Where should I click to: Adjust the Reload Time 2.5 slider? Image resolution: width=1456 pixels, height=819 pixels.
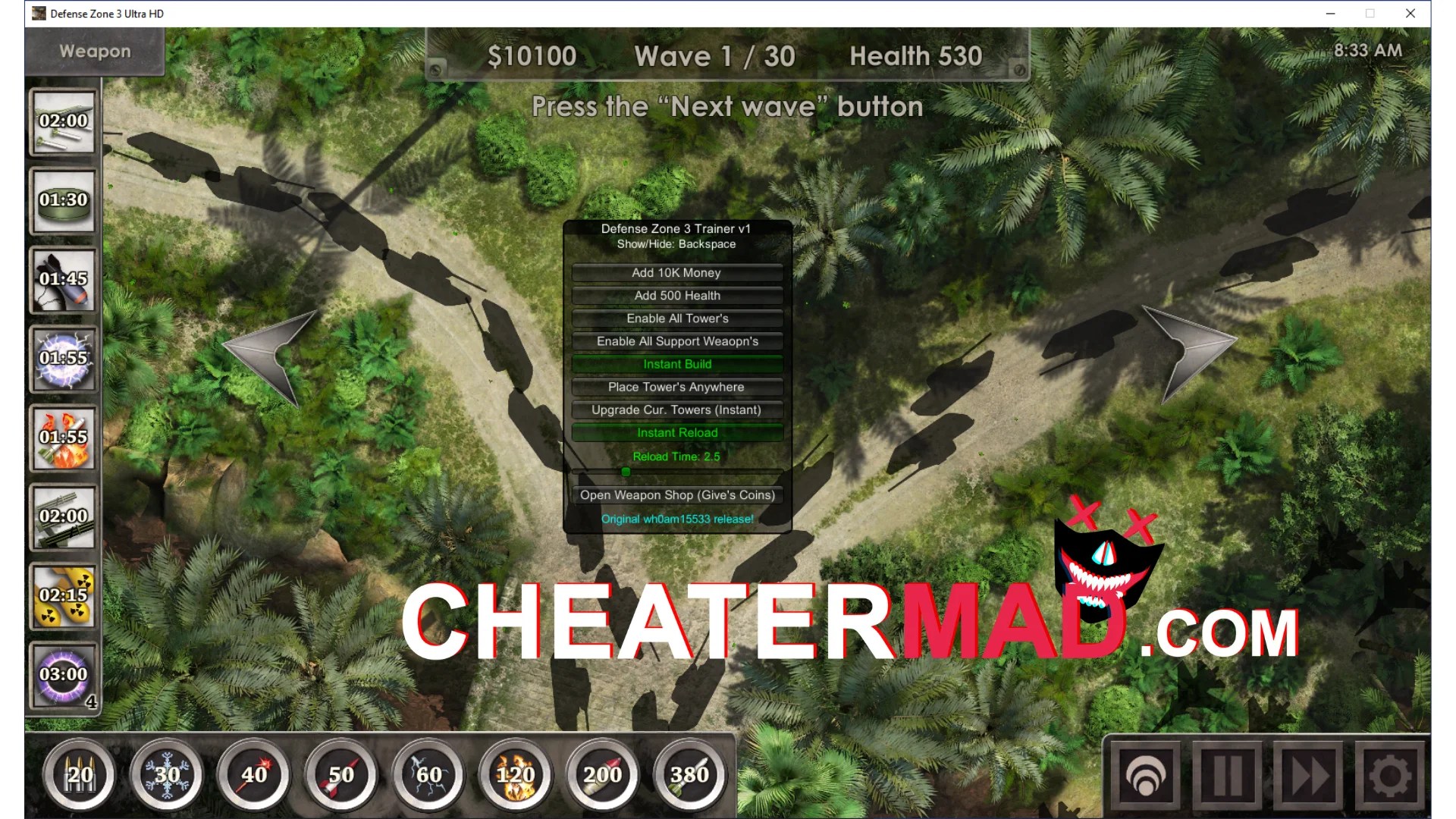[626, 471]
